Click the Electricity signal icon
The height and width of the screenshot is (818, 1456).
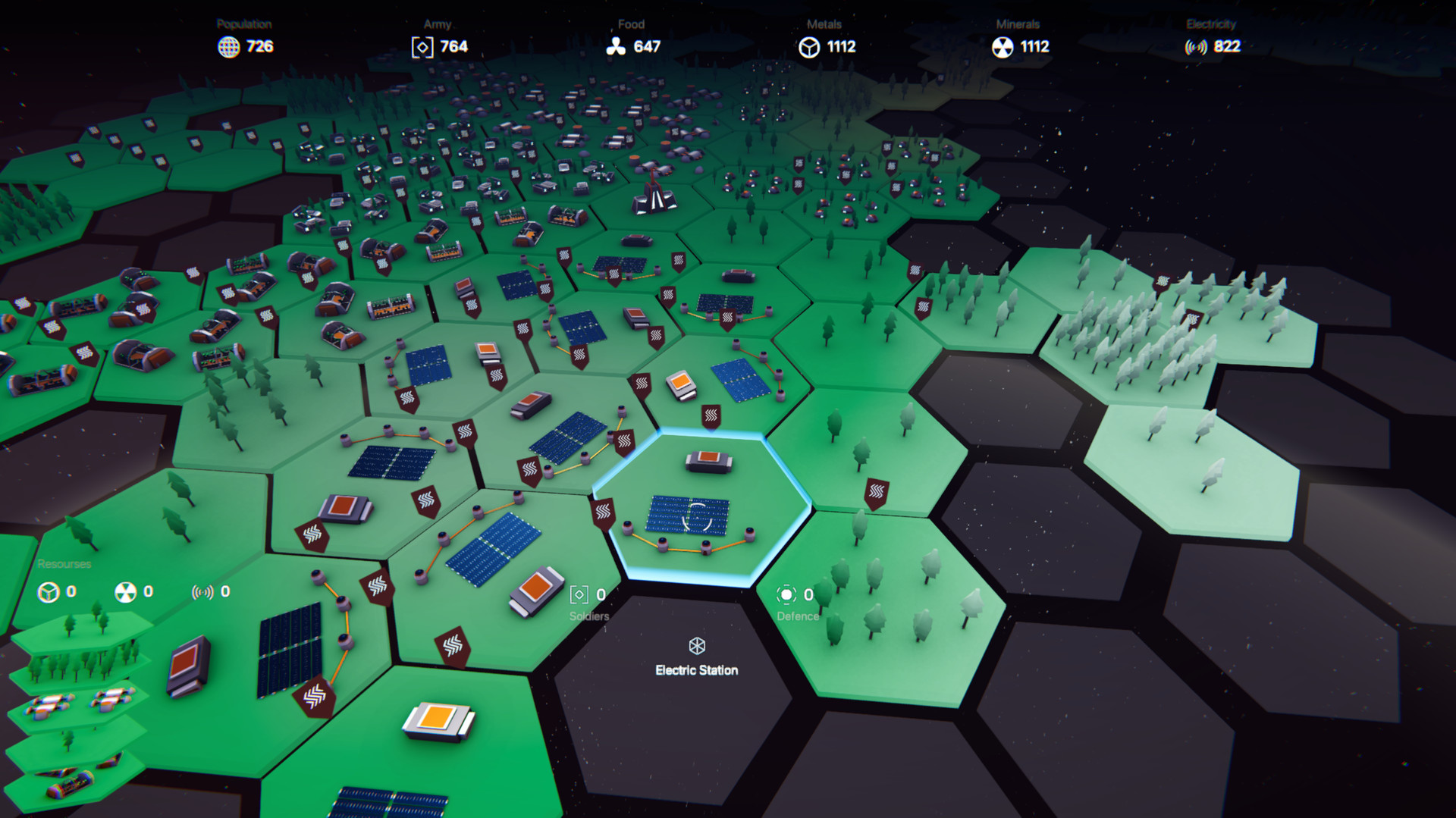click(x=1196, y=46)
